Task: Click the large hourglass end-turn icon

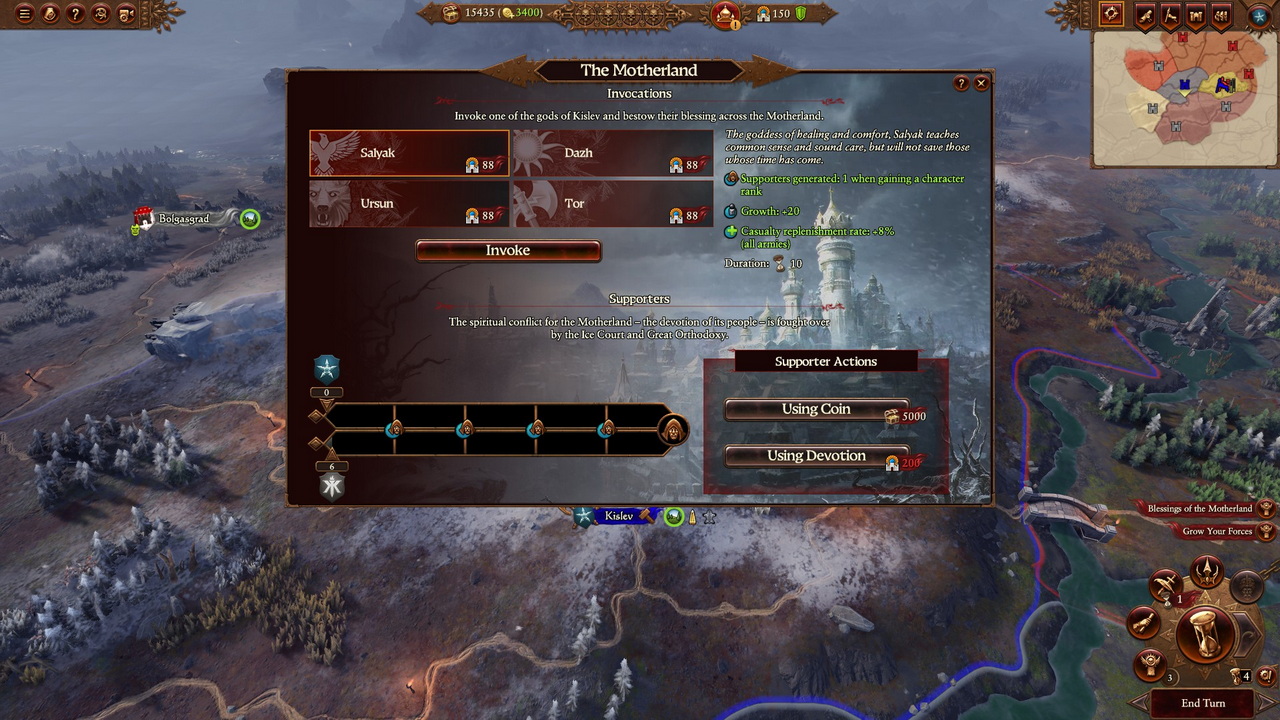Action: pyautogui.click(x=1204, y=633)
